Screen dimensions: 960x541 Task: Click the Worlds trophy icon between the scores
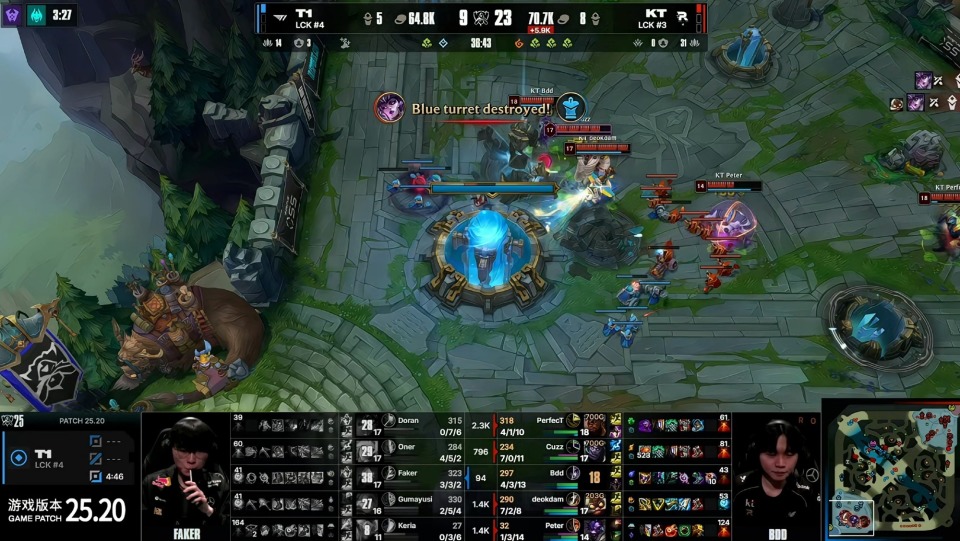482,17
